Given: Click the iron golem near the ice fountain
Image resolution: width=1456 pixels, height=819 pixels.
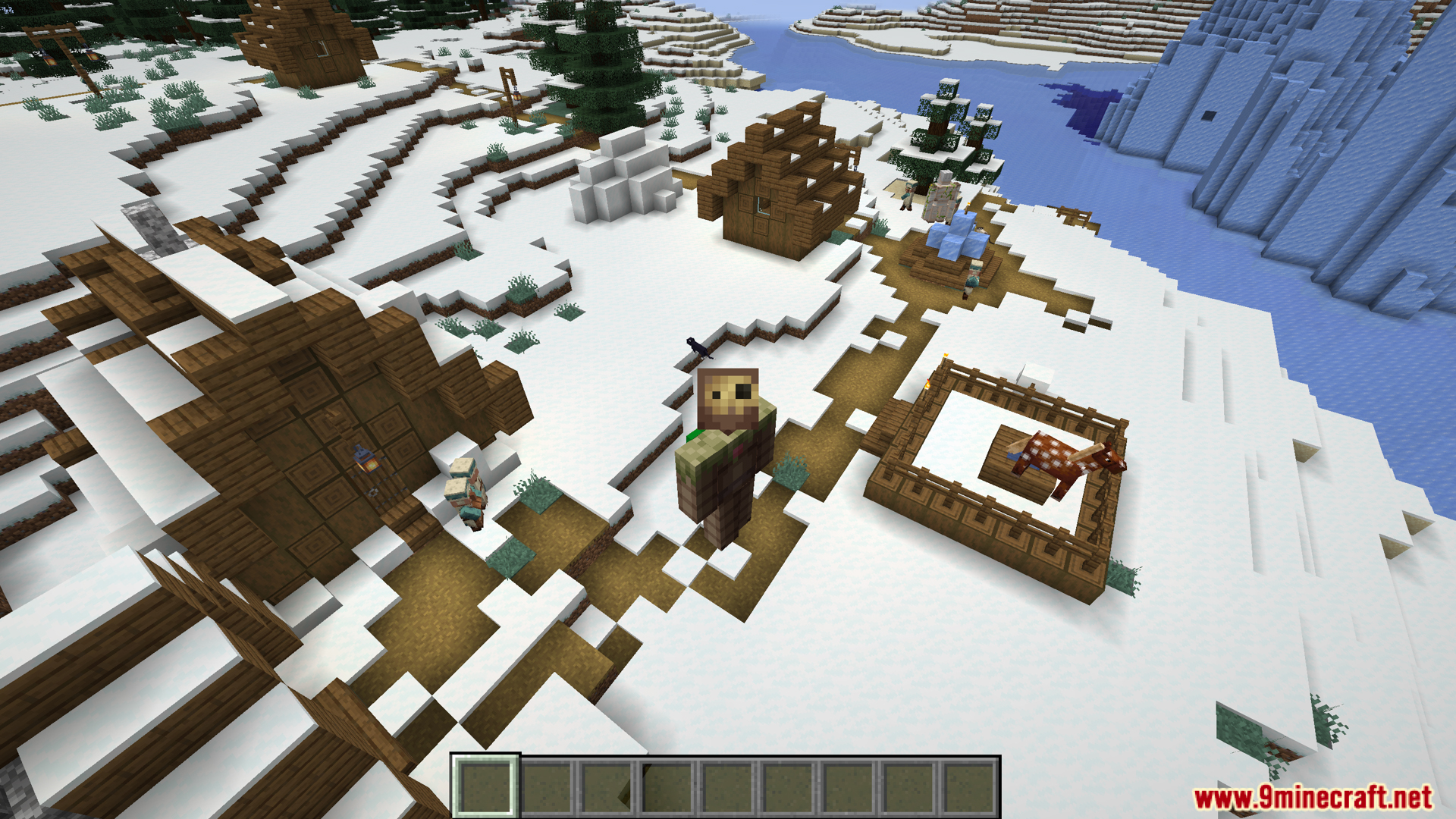Looking at the screenshot, I should point(941,196).
